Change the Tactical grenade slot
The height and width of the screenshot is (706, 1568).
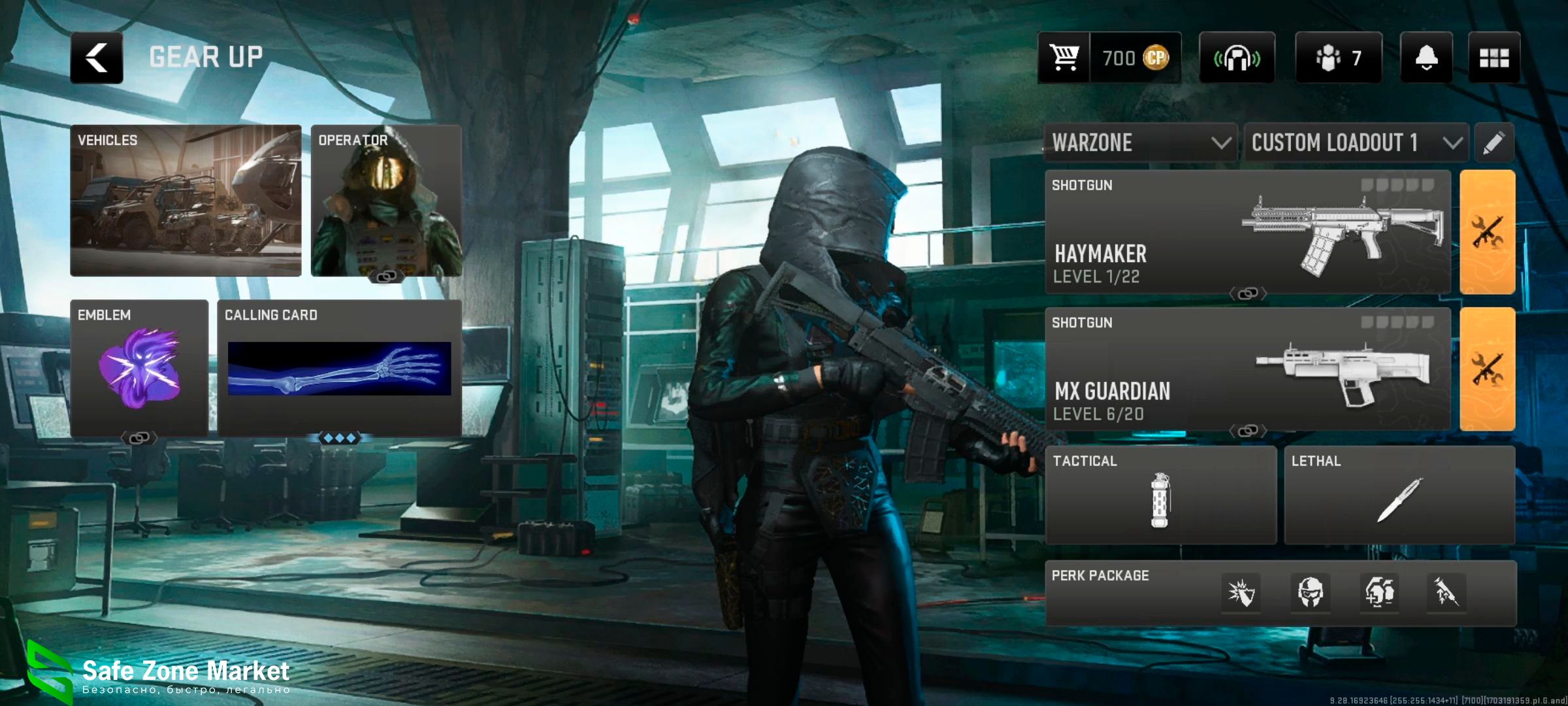tap(1161, 496)
